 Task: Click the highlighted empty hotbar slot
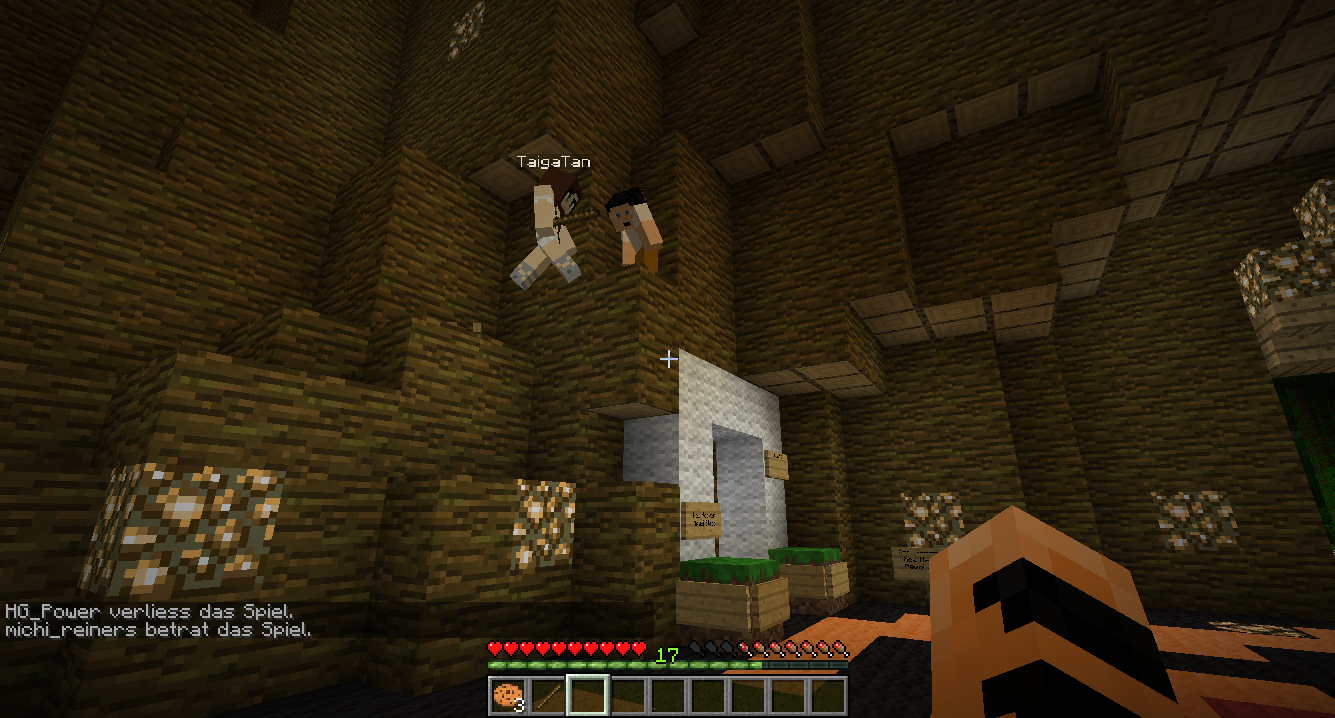pyautogui.click(x=587, y=695)
